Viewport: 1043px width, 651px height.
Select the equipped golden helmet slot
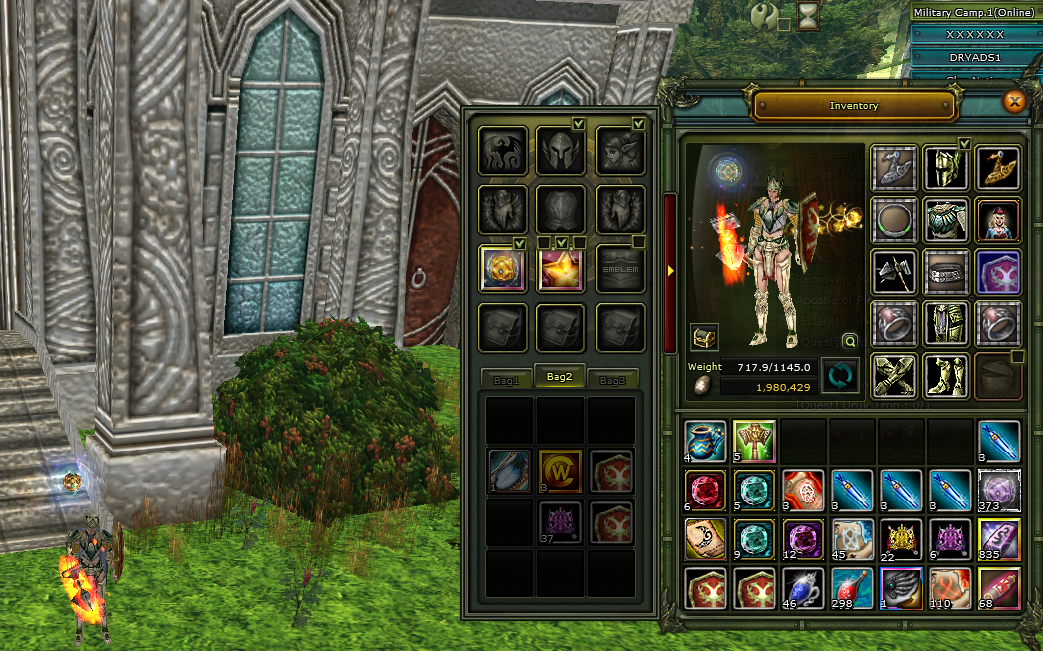click(946, 168)
